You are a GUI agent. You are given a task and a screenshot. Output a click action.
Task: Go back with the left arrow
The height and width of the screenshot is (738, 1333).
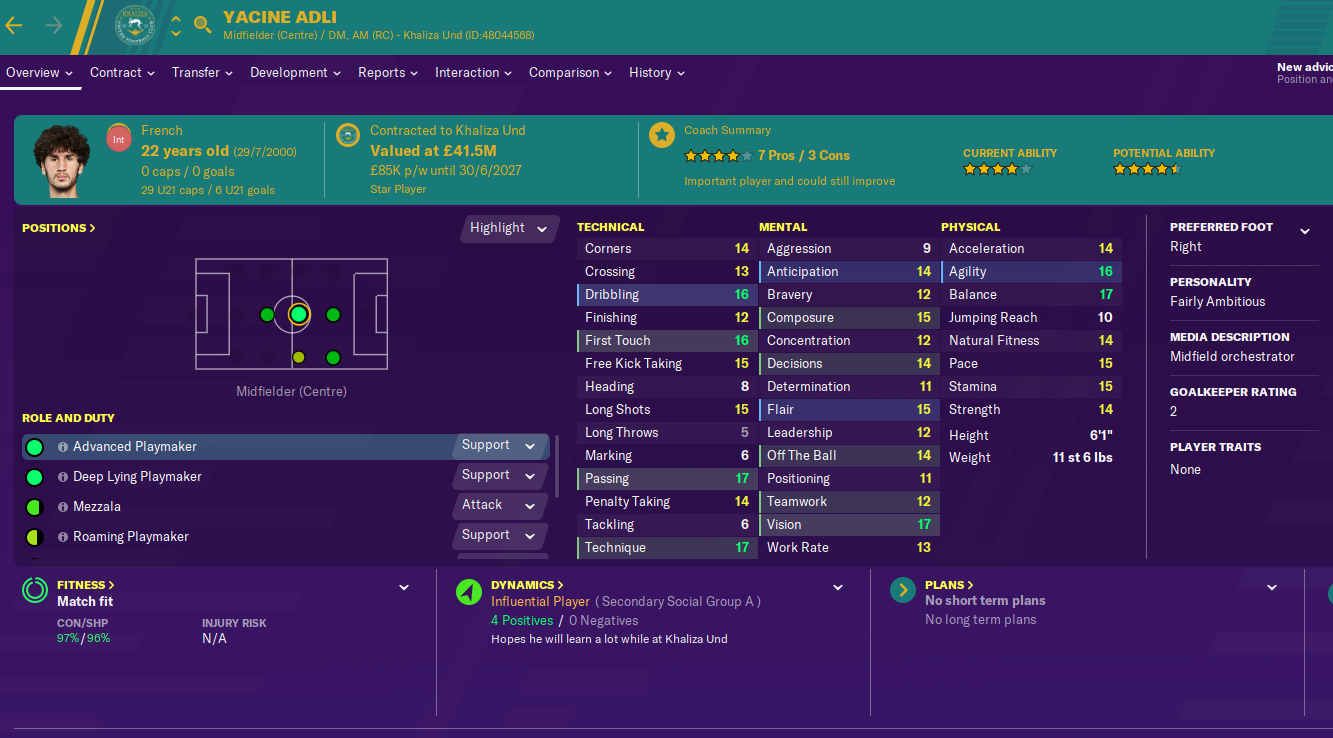tap(14, 25)
